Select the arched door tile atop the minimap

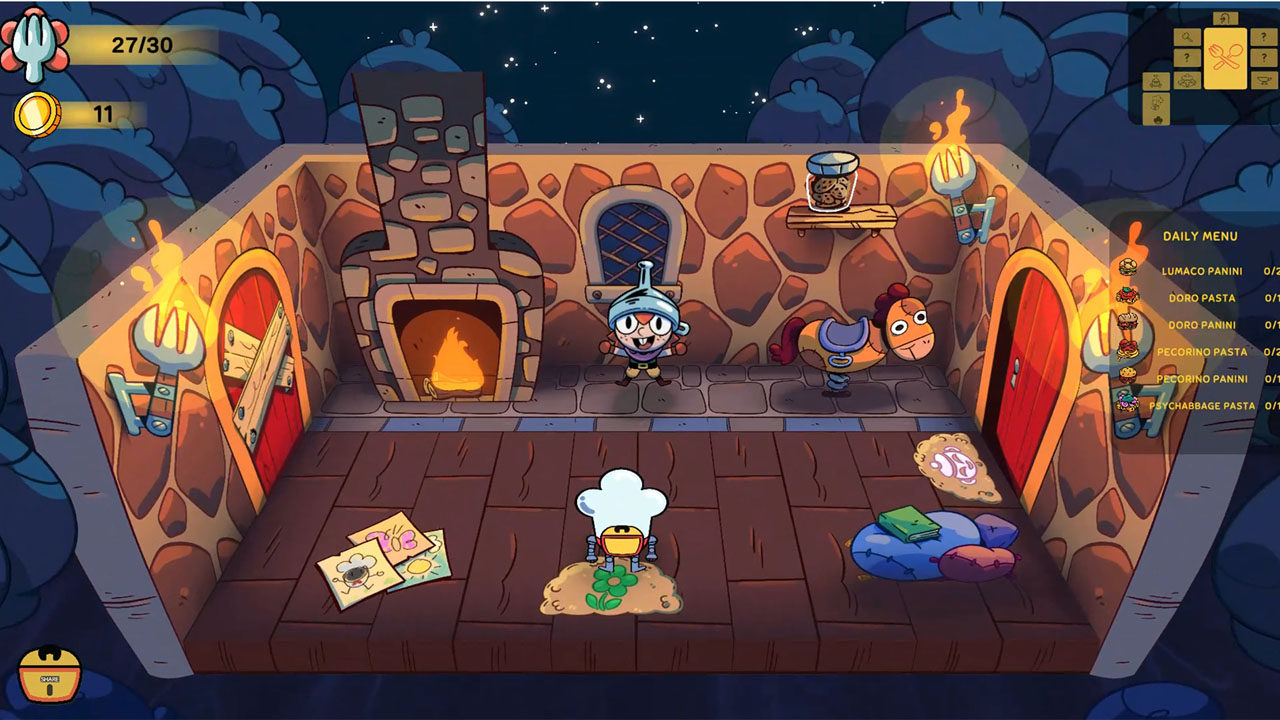(x=1224, y=18)
